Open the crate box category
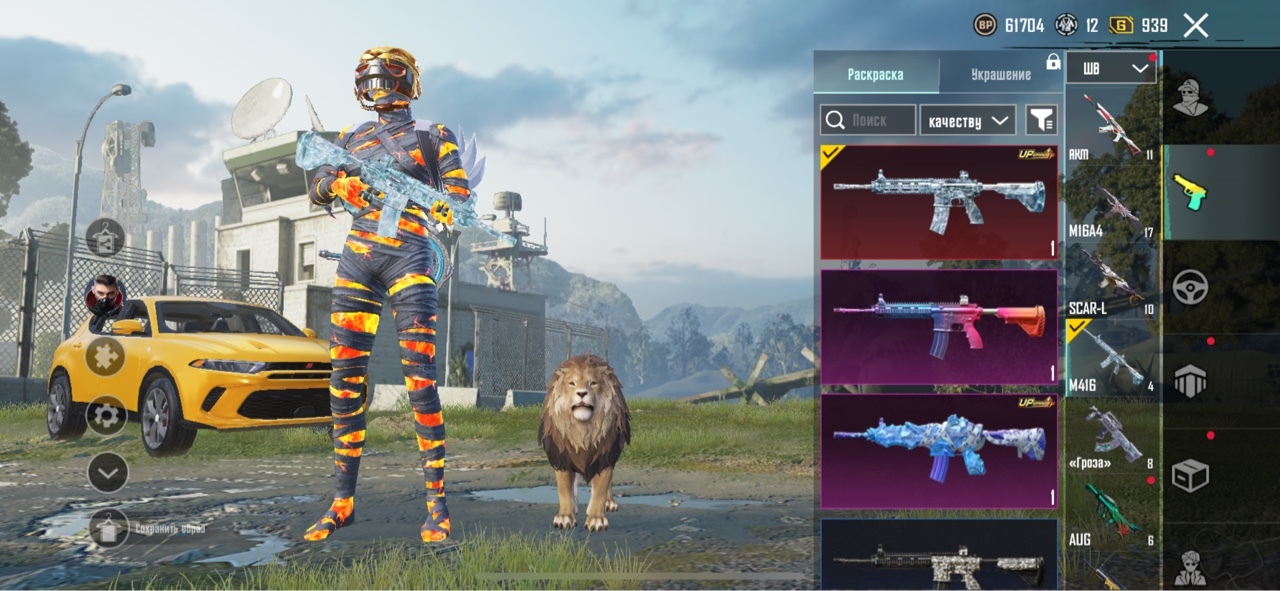1281x591 pixels. click(x=1190, y=475)
